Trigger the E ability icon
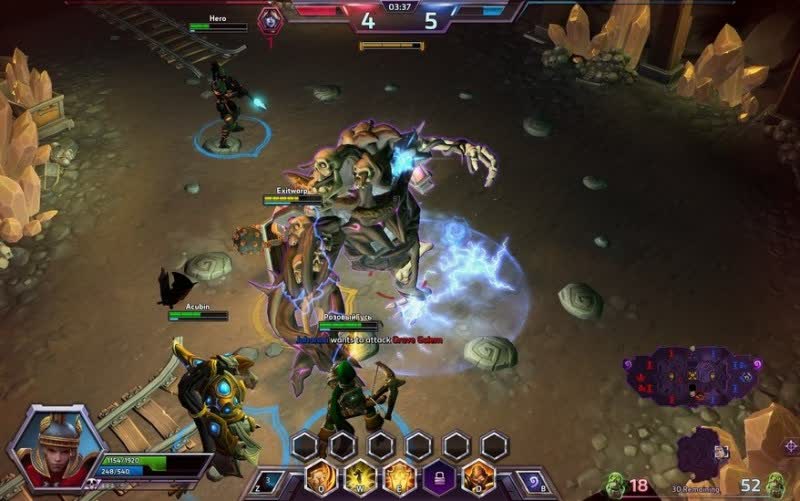This screenshot has height=501, width=800. [x=400, y=477]
